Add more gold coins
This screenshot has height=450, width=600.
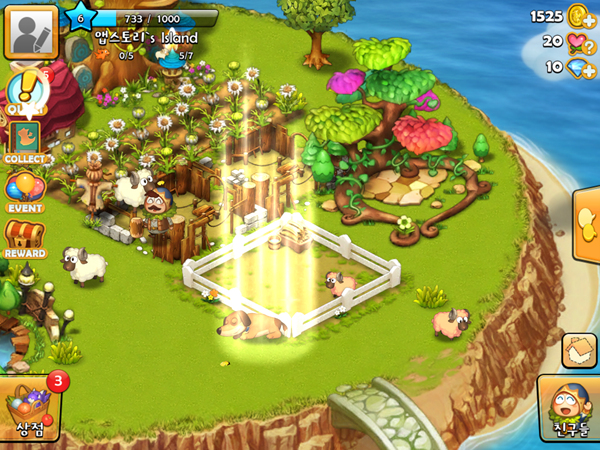(576, 16)
